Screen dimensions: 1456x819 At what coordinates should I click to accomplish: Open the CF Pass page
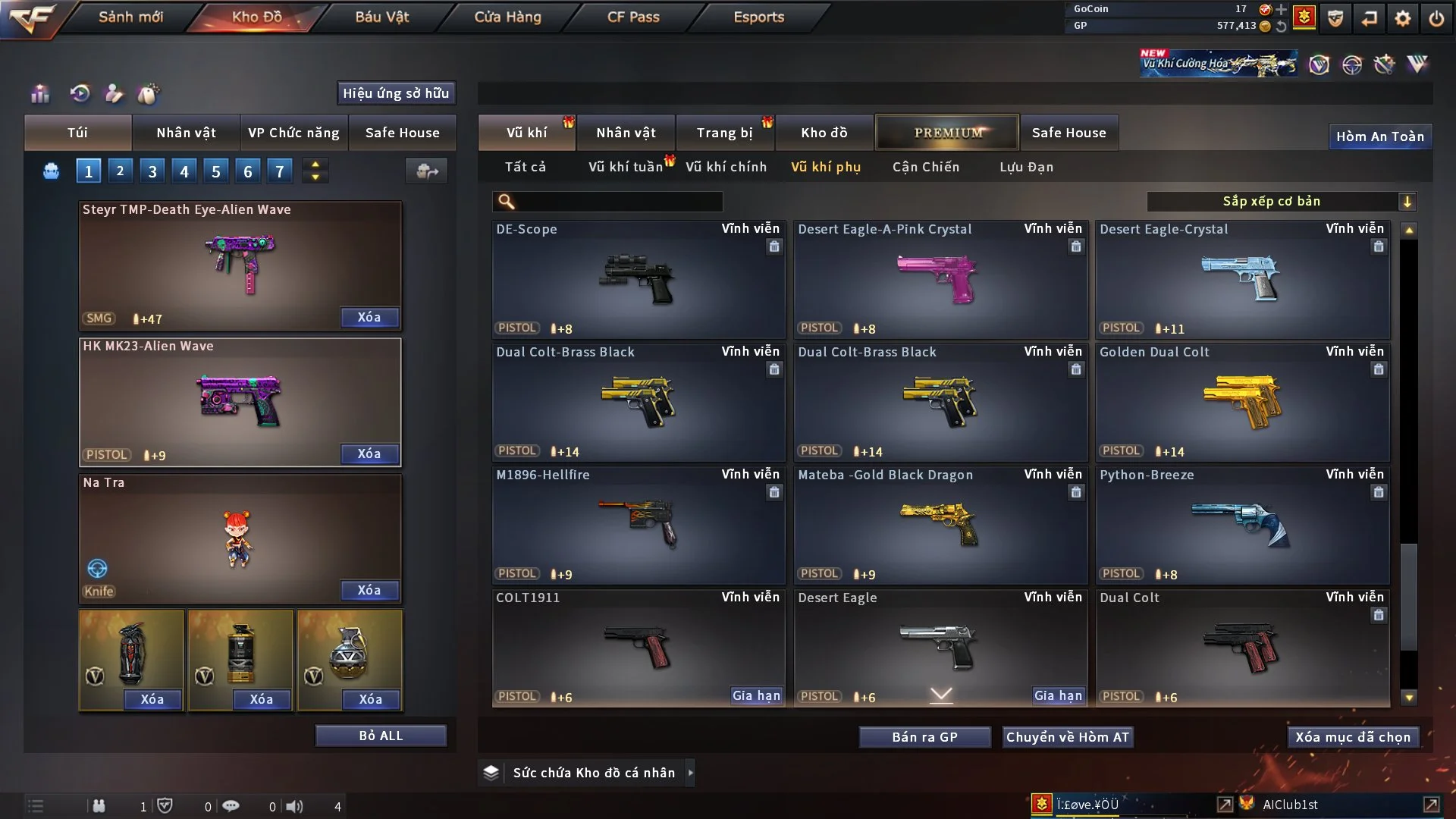tap(633, 17)
